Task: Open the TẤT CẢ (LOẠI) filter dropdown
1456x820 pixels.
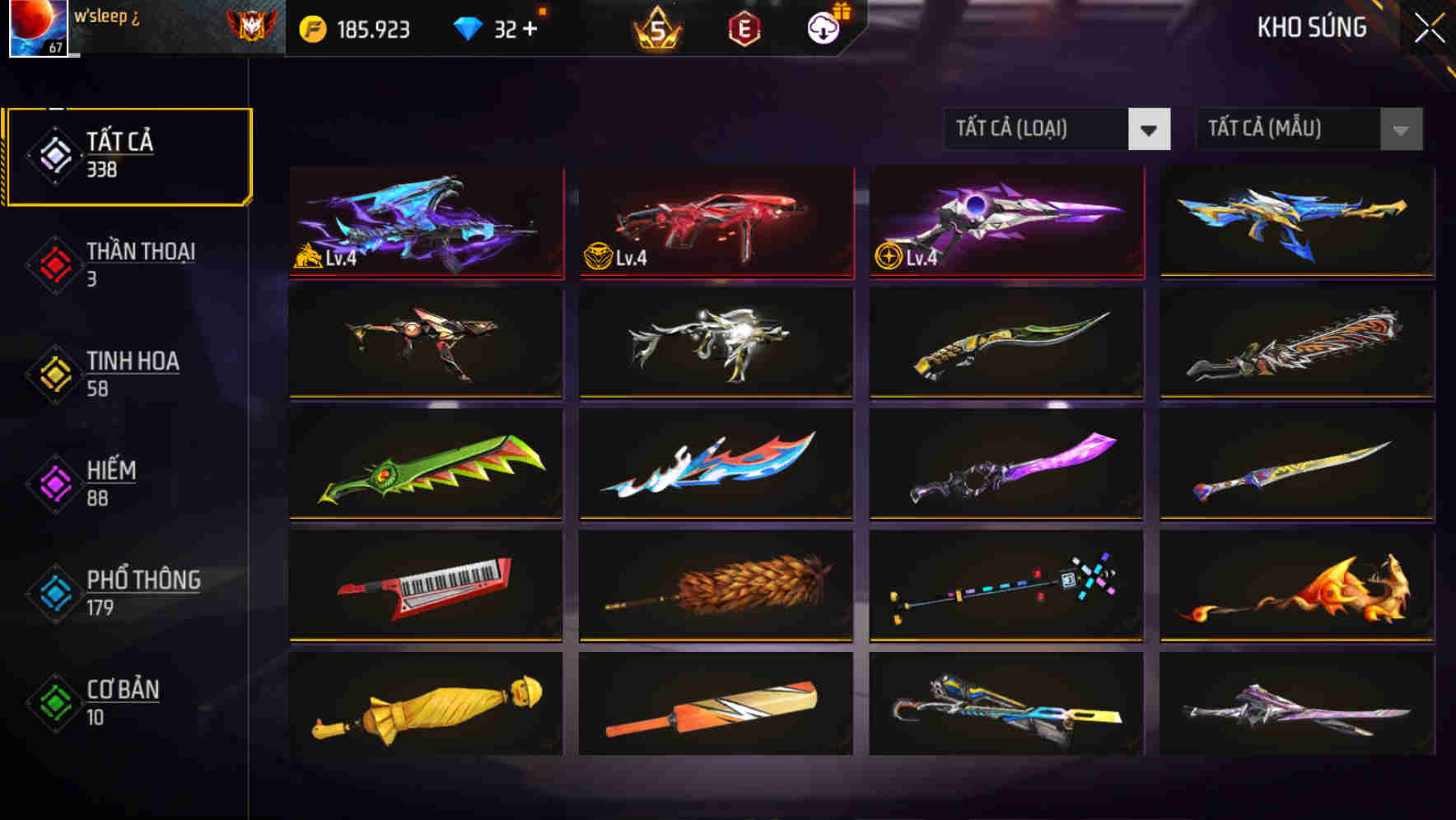Action: (1057, 129)
